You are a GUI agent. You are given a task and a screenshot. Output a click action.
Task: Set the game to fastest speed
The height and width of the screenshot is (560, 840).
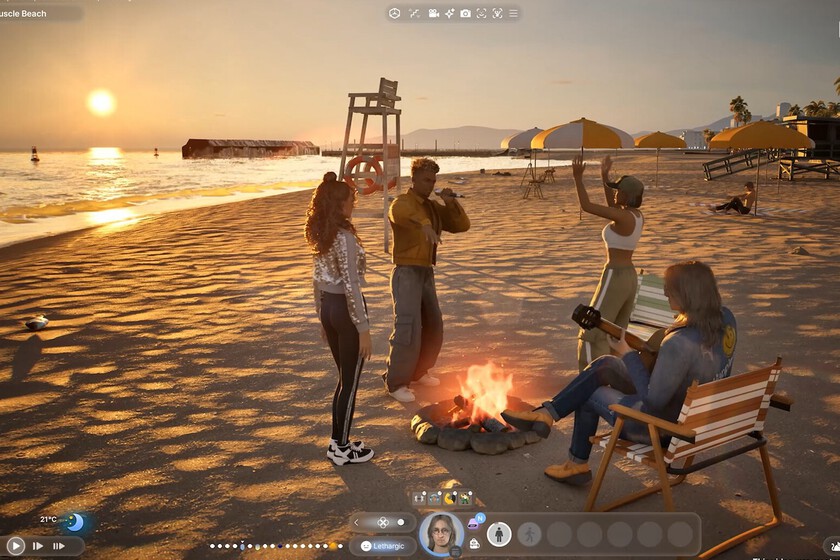click(x=59, y=546)
